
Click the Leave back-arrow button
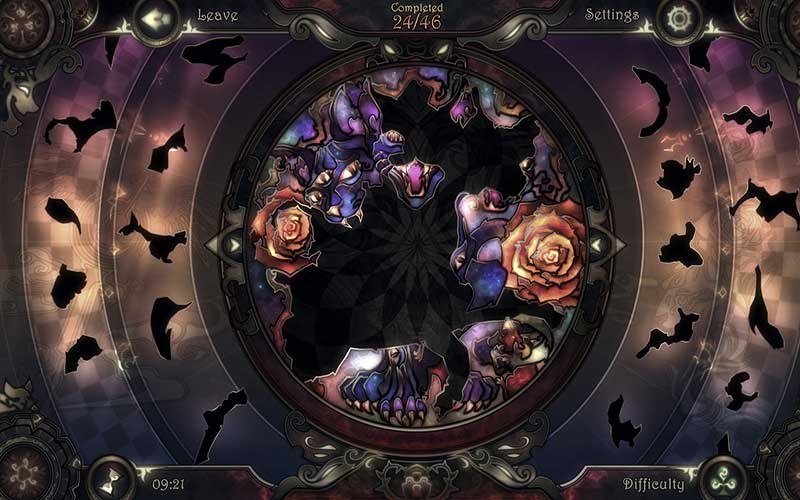coord(155,18)
